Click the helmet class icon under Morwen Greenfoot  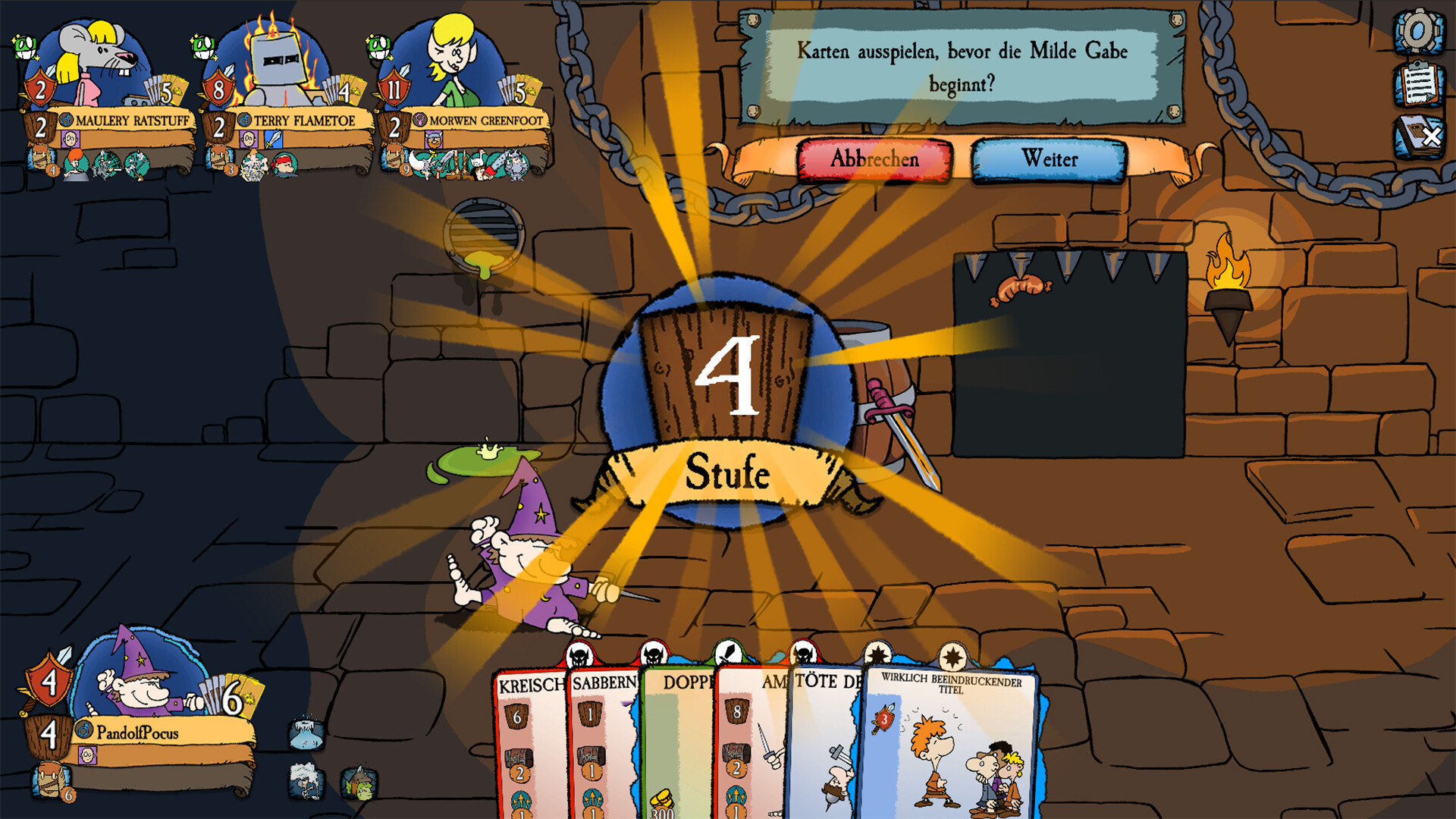click(434, 139)
